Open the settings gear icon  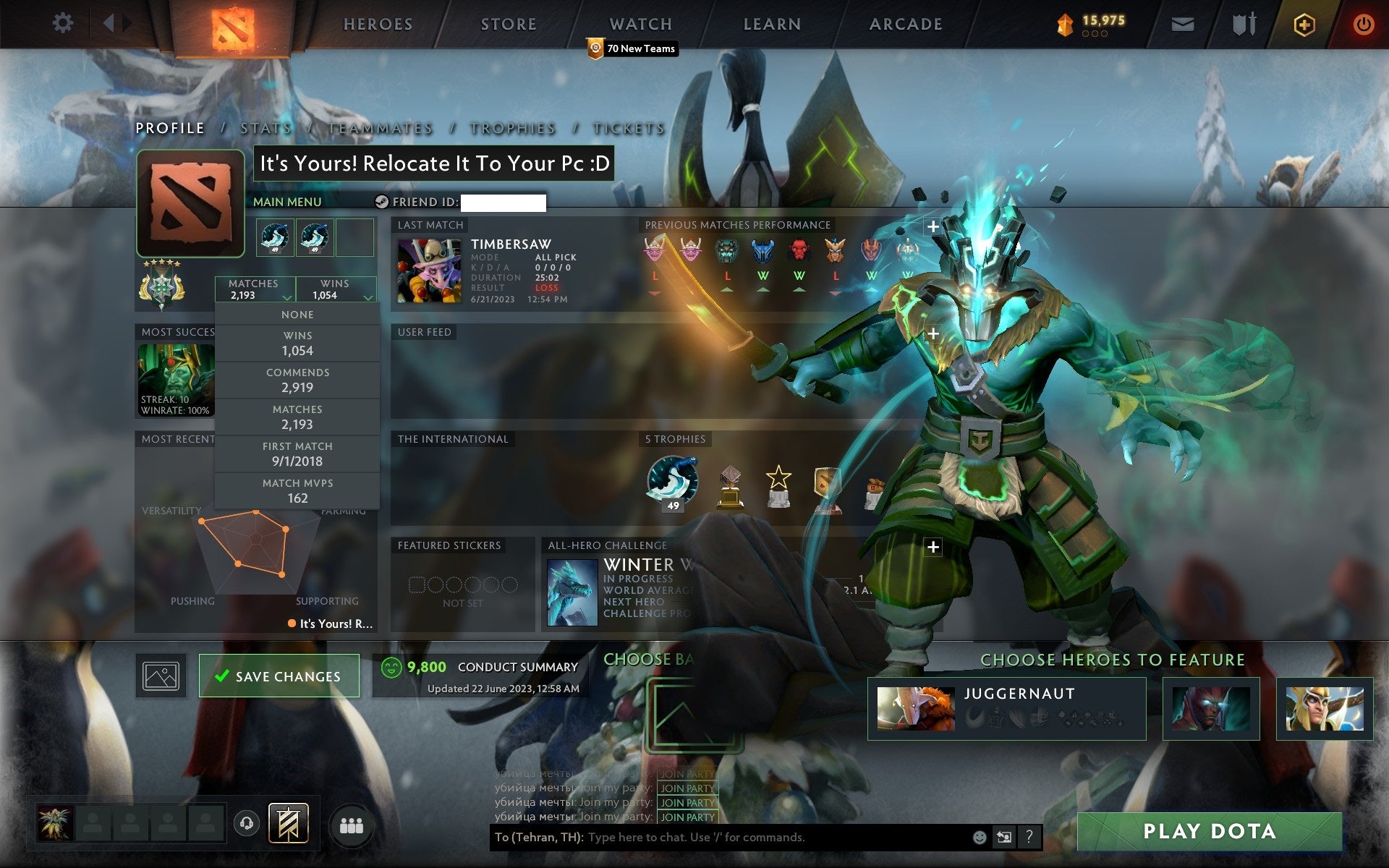pos(64,23)
